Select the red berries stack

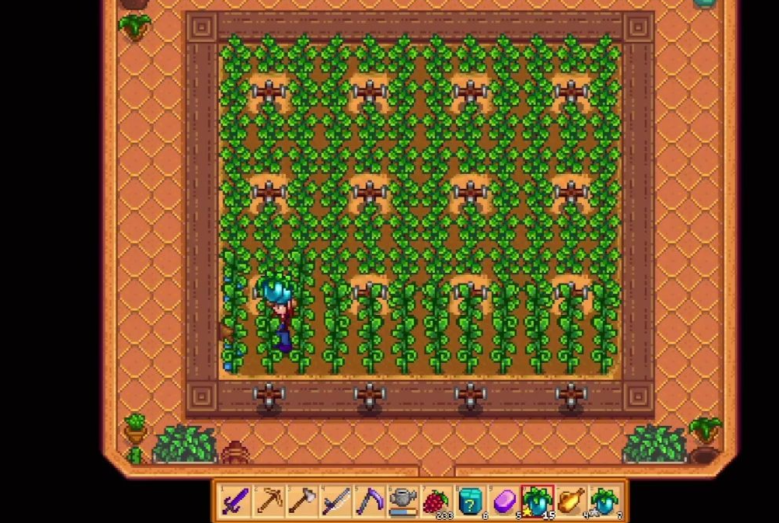[x=437, y=500]
